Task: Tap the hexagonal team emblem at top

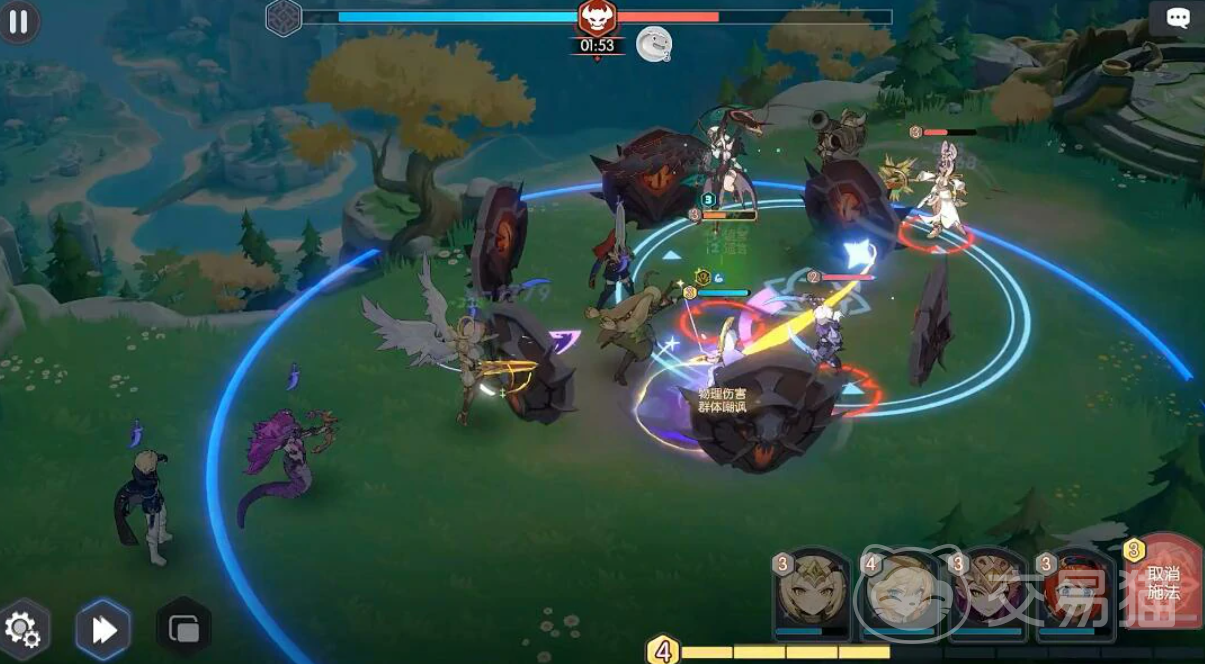Action: (283, 17)
